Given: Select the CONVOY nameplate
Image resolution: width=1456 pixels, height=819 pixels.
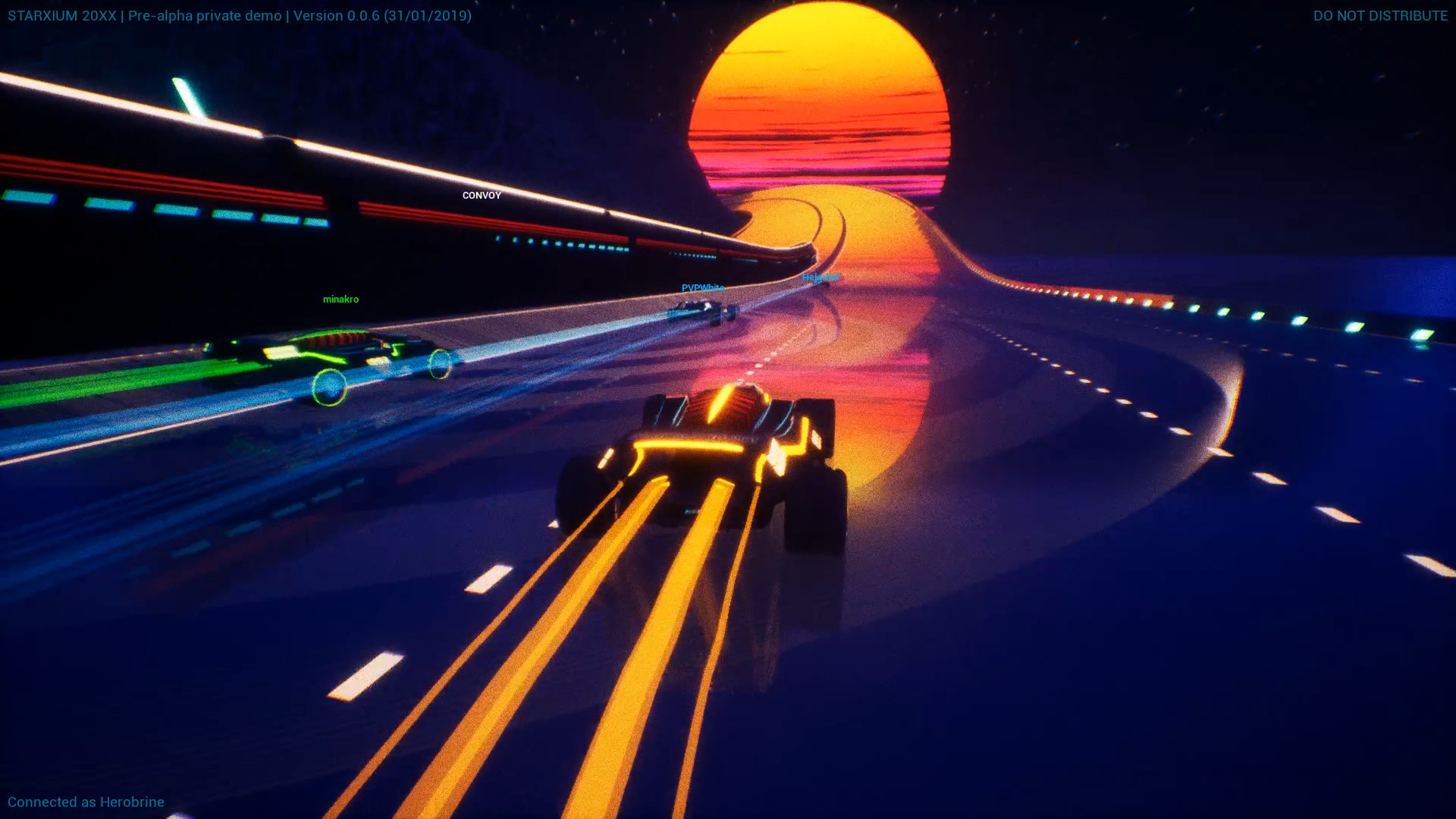Looking at the screenshot, I should coord(482,195).
